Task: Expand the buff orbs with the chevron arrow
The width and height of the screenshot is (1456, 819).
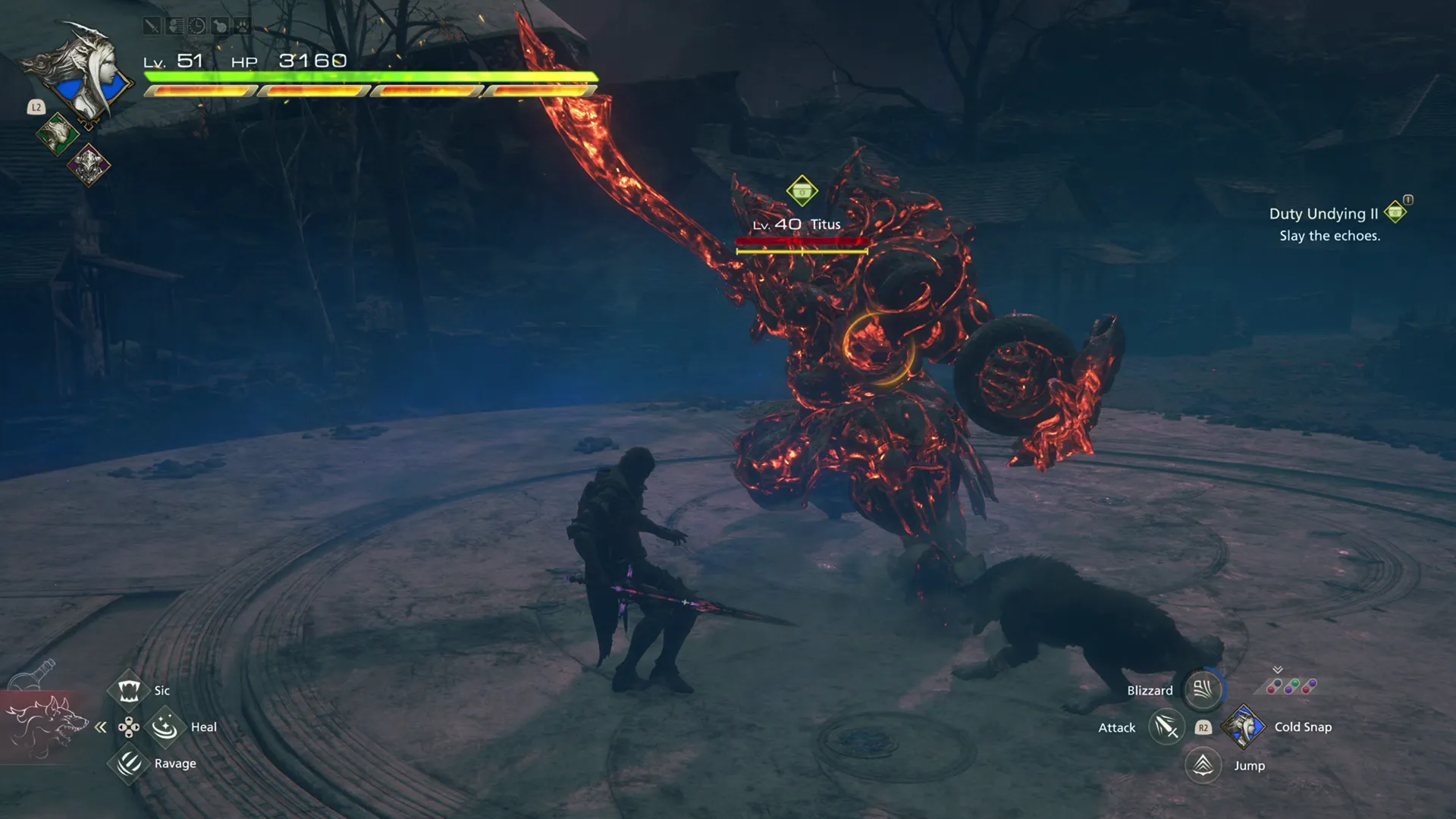Action: tap(1277, 670)
